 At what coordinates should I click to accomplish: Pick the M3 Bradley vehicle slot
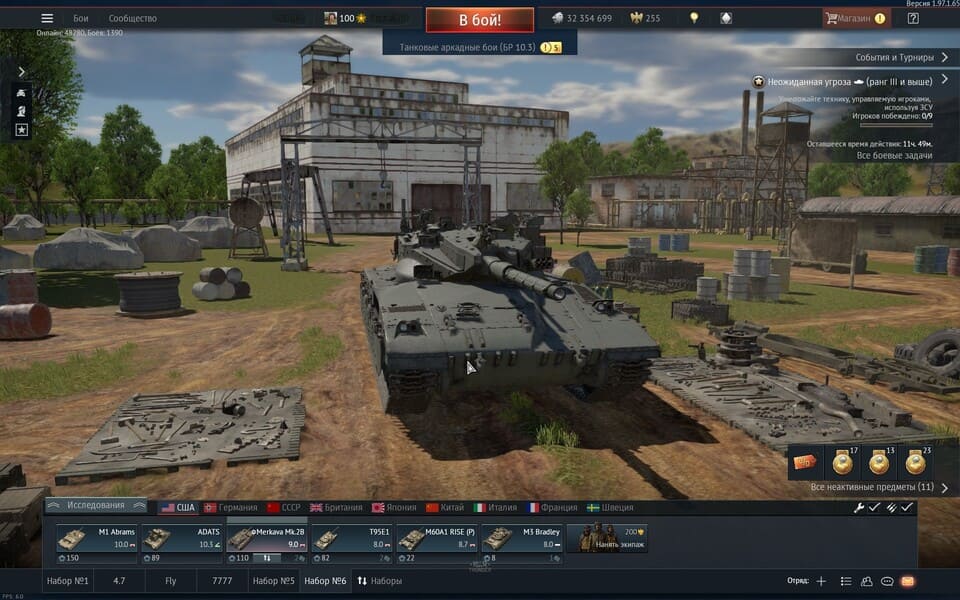[x=523, y=539]
